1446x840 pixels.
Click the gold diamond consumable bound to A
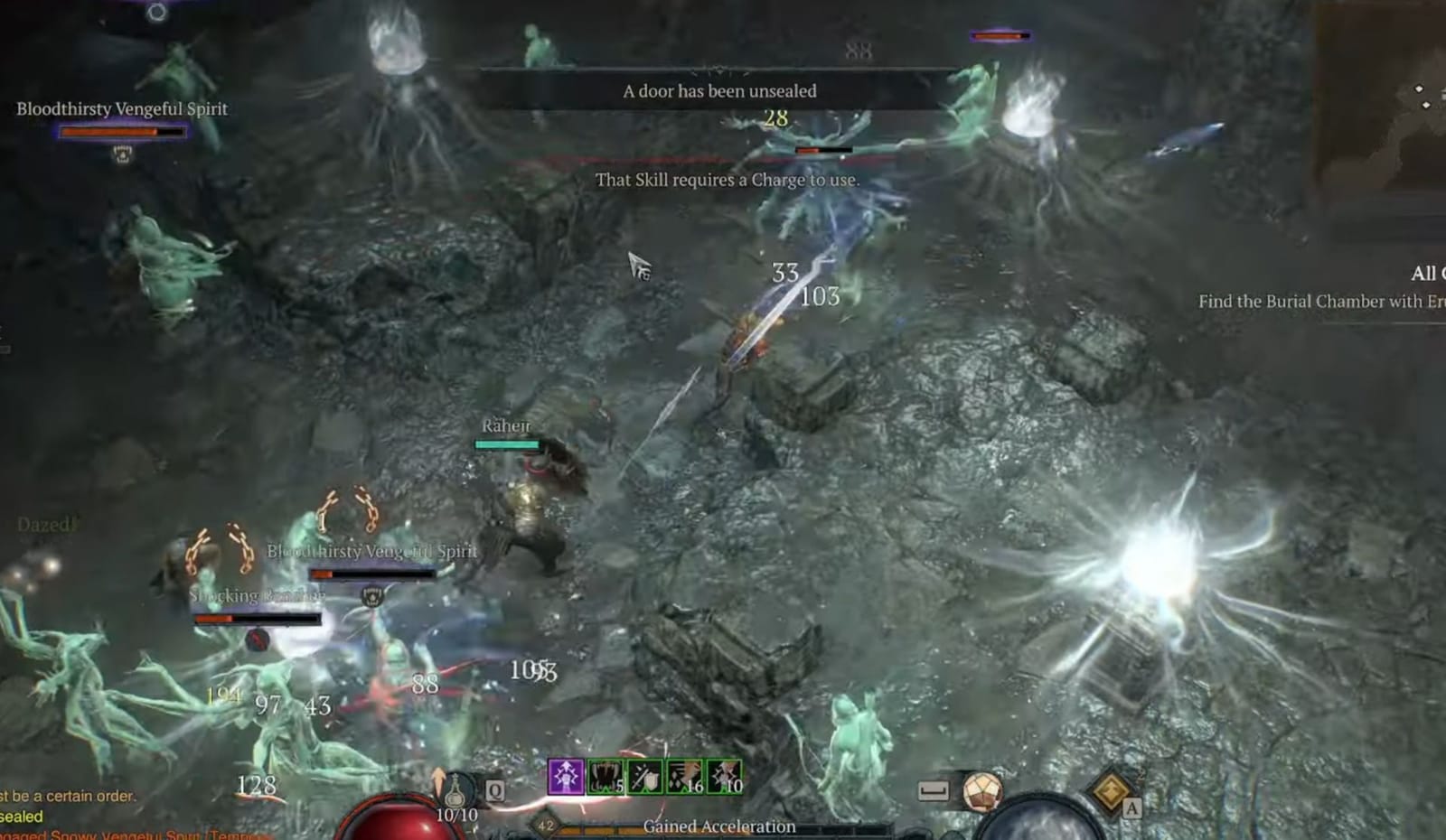(x=1111, y=792)
